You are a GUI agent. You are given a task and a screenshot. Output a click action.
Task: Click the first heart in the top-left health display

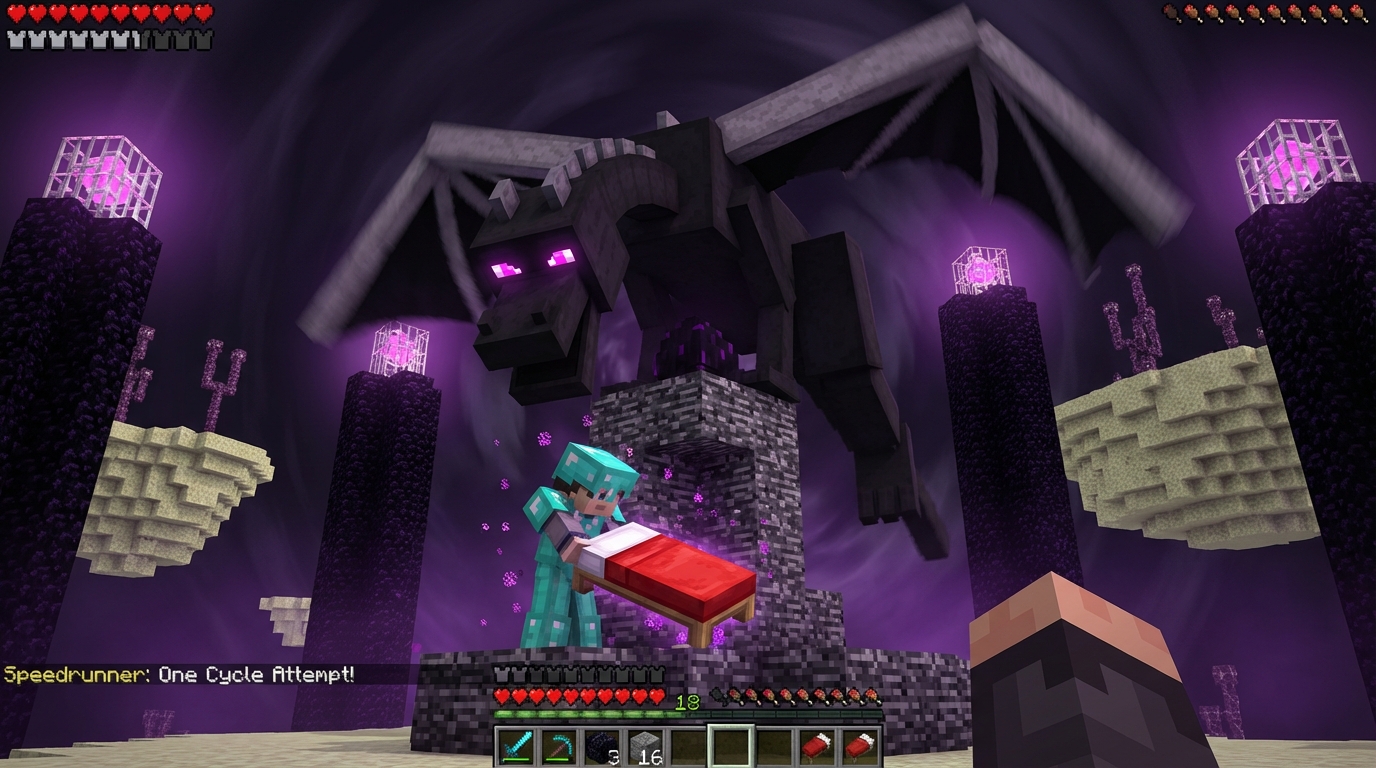tap(16, 12)
